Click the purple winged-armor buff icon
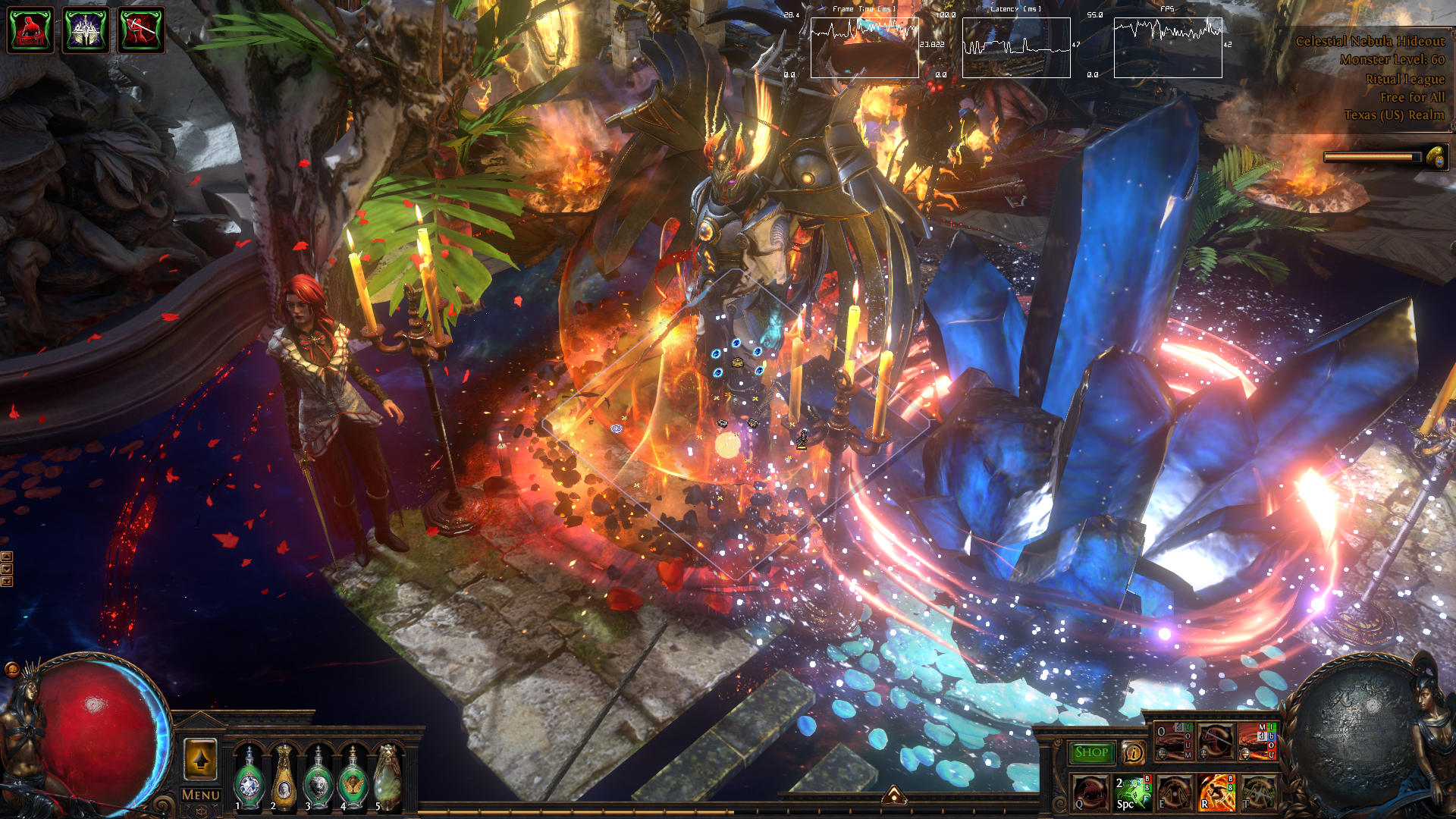This screenshot has width=1456, height=819. [86, 30]
